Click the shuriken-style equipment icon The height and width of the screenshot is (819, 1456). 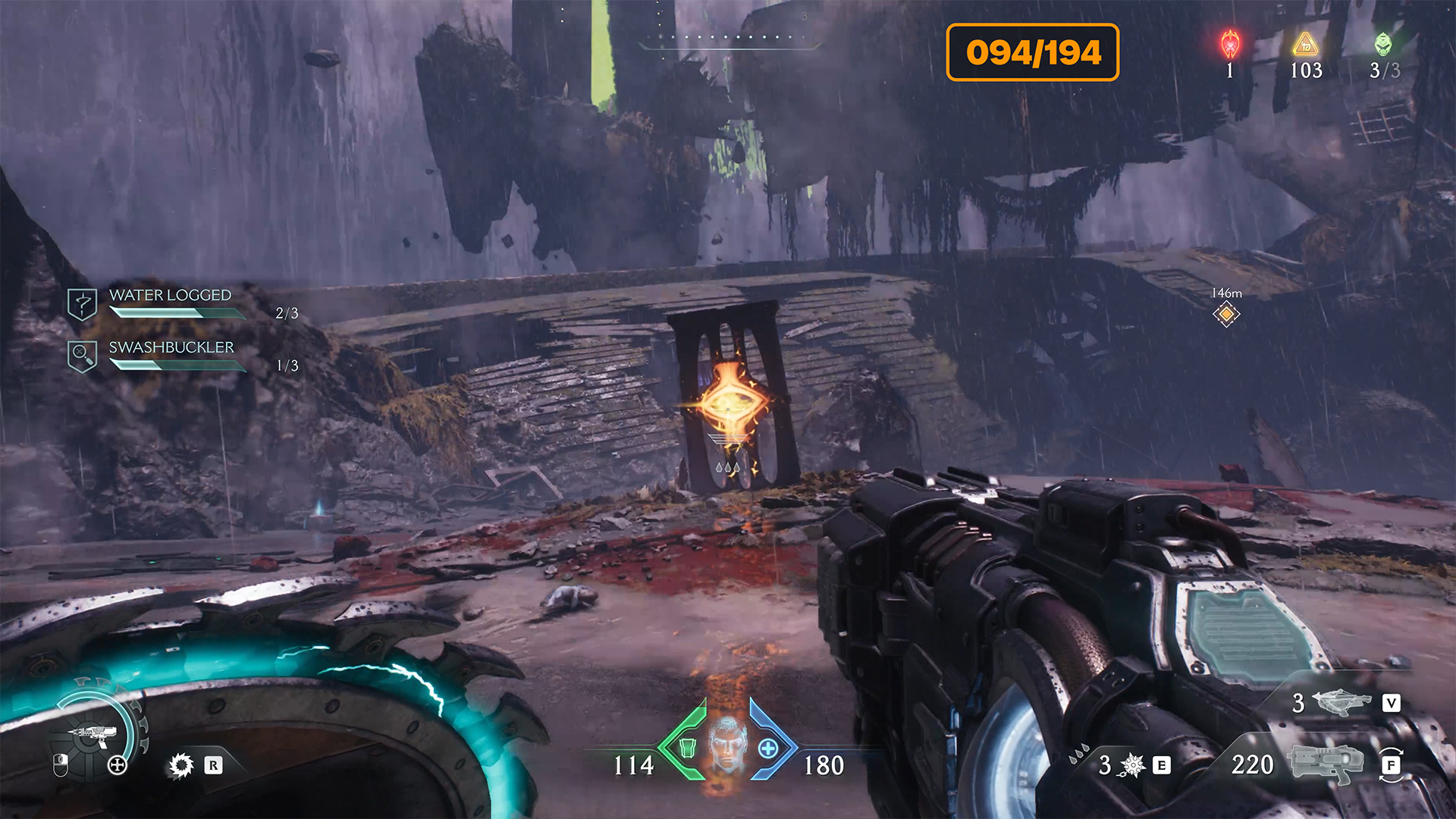coord(1132,765)
